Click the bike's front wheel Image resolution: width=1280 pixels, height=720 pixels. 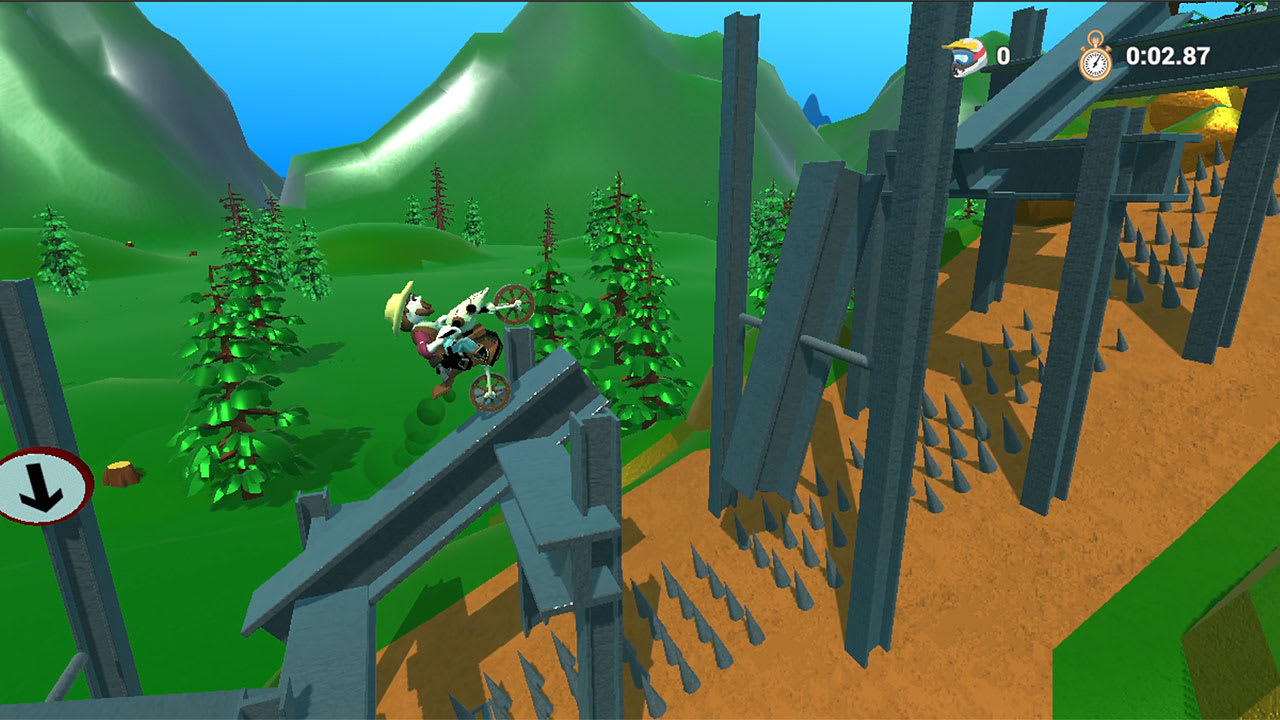514,307
